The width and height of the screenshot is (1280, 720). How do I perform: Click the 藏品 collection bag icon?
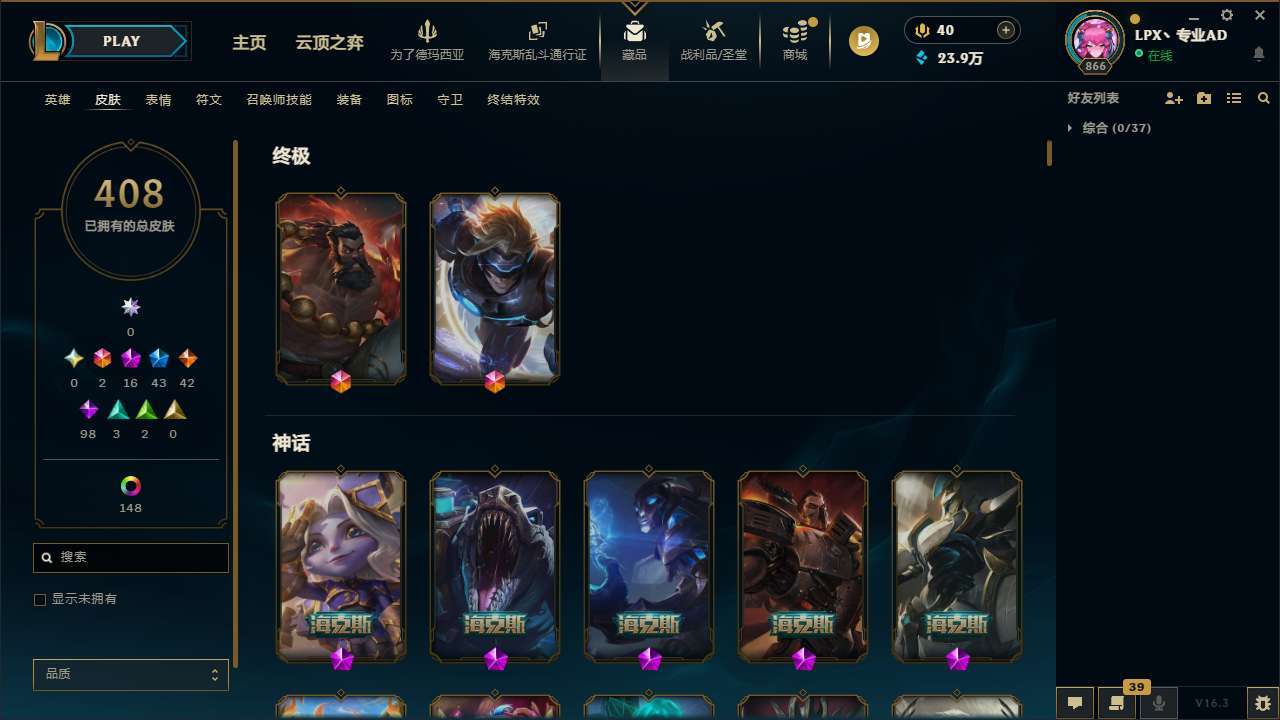click(x=634, y=32)
